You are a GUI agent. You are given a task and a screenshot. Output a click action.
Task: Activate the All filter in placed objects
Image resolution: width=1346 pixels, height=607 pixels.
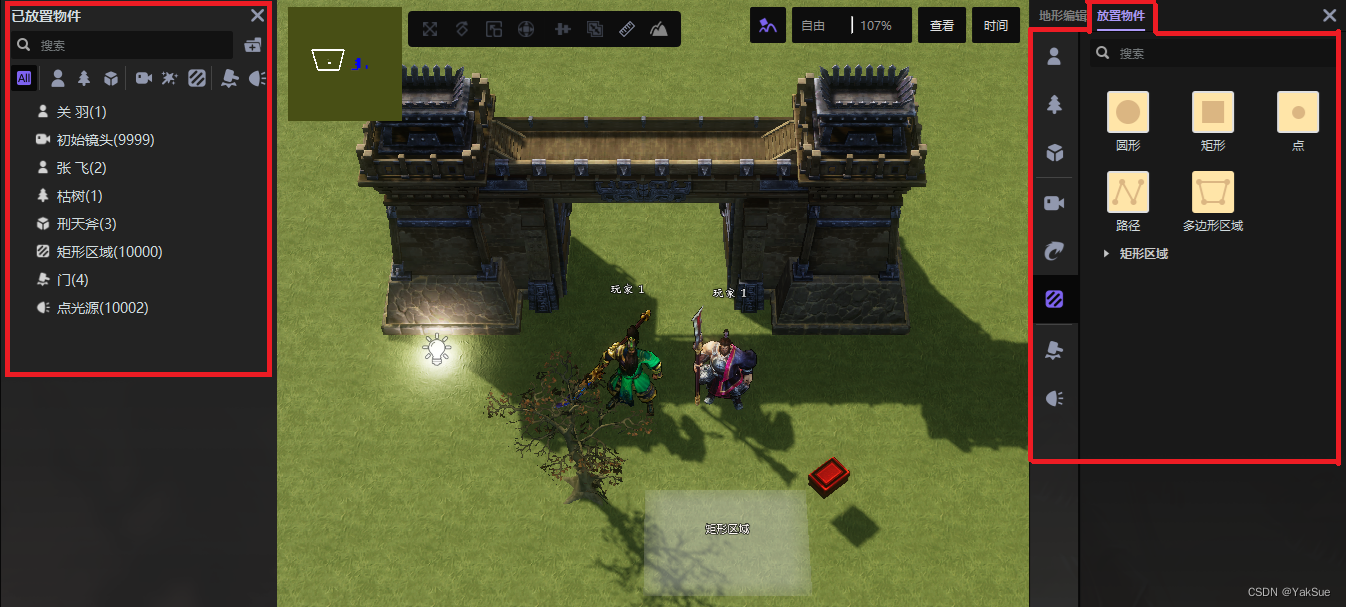24,78
